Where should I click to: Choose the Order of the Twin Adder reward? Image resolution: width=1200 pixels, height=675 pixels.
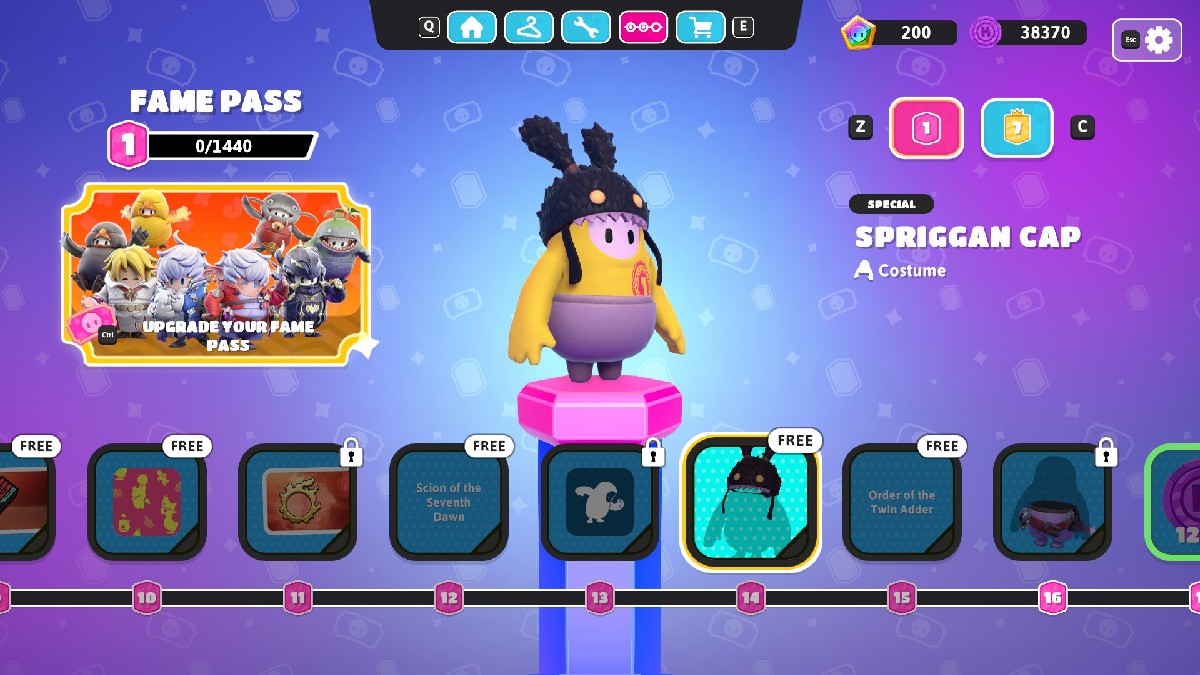pyautogui.click(x=902, y=502)
